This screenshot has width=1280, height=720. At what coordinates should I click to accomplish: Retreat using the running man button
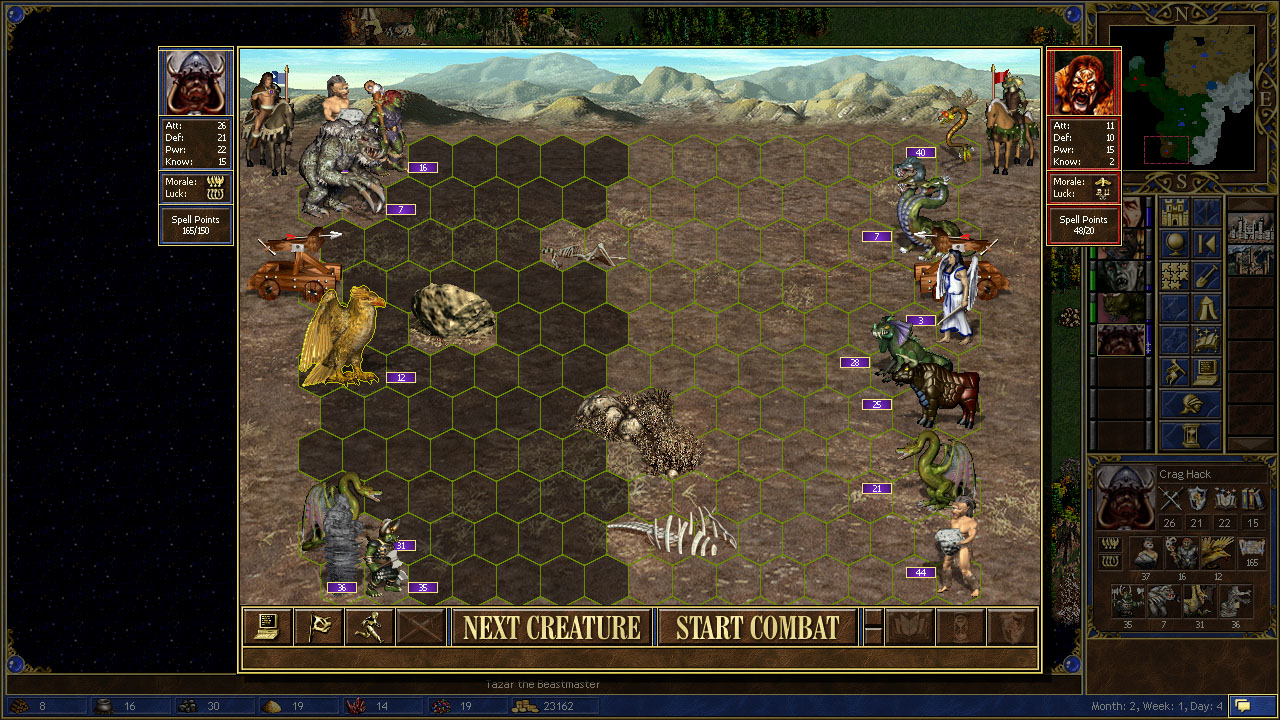point(368,627)
